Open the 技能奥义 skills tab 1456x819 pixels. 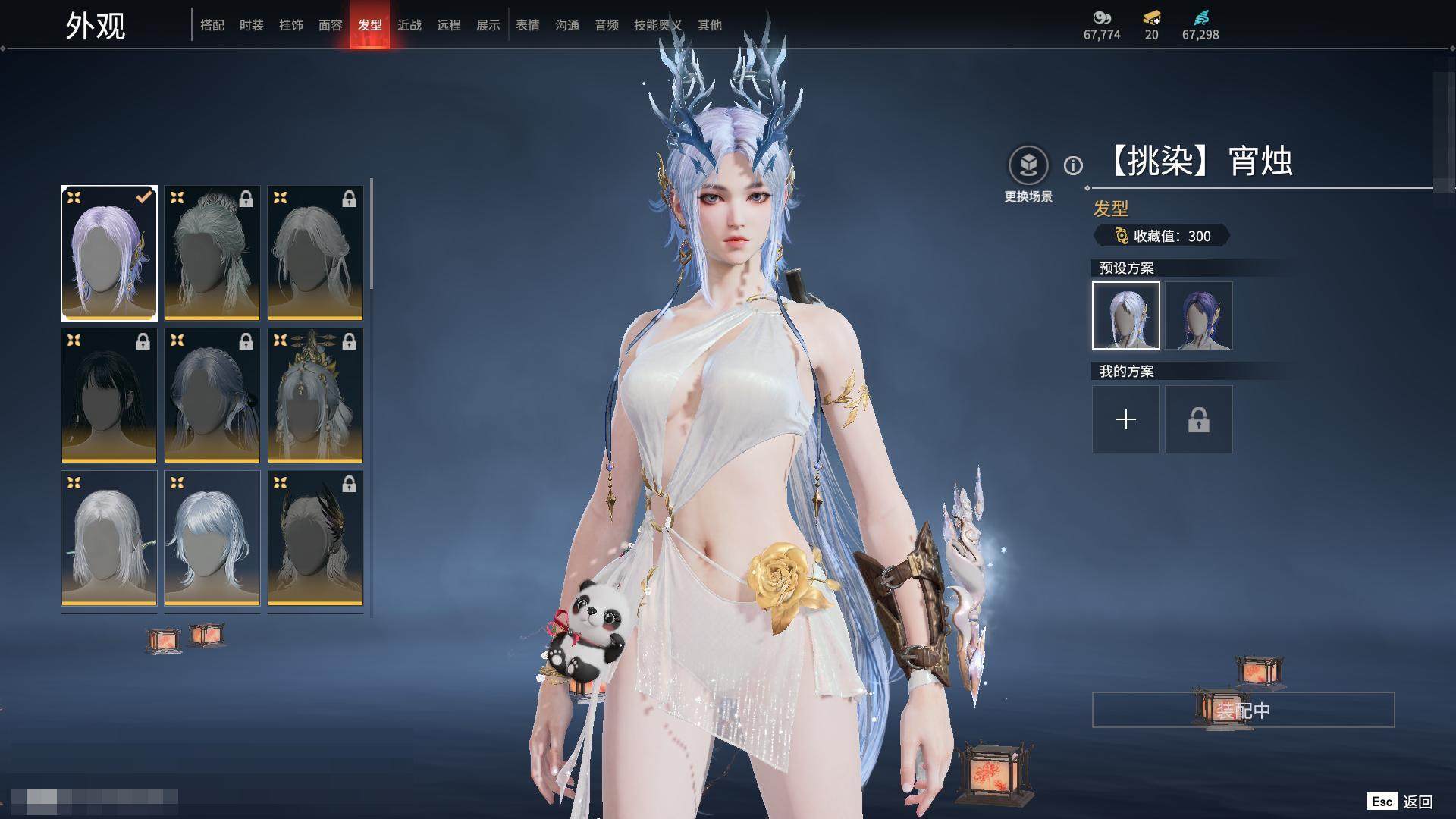pos(657,25)
